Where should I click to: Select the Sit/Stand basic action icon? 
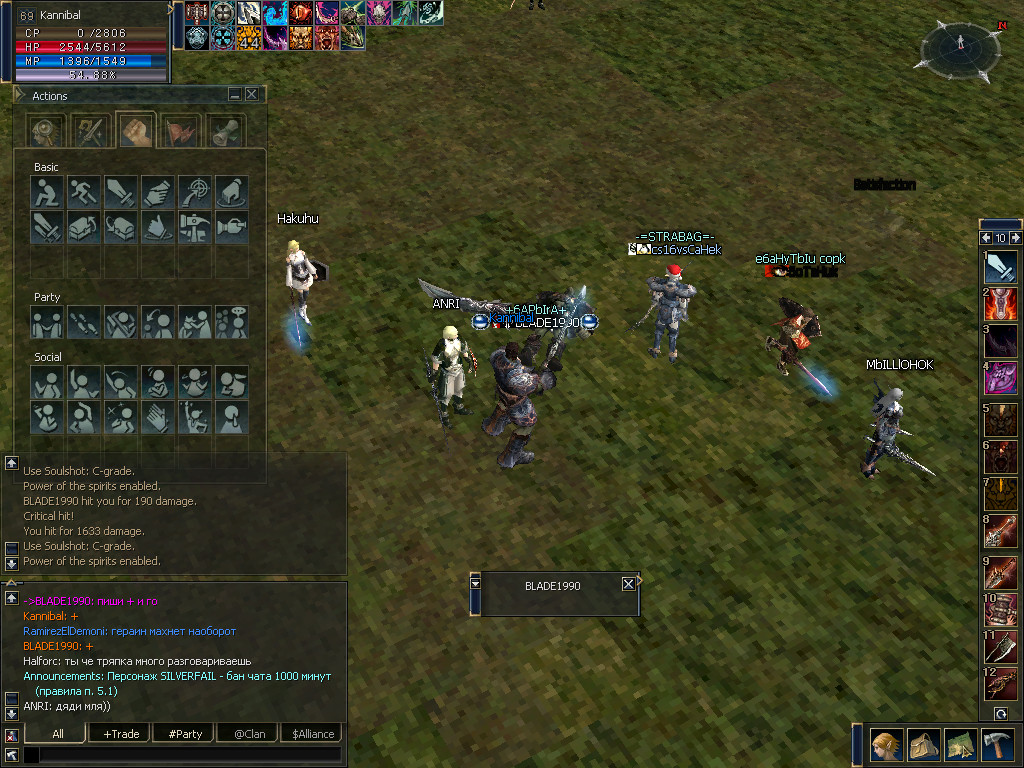tap(47, 191)
